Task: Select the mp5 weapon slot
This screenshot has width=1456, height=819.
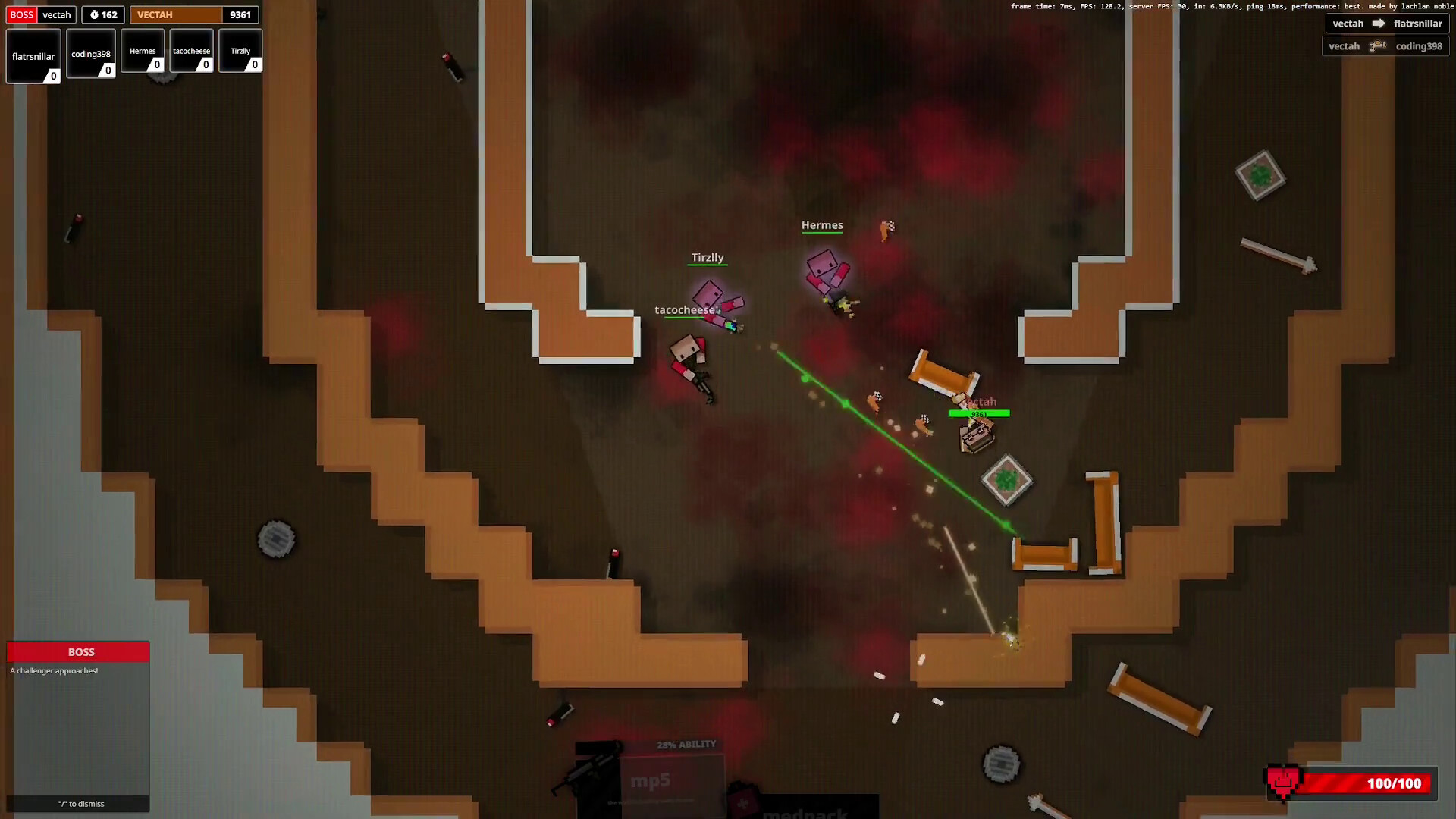Action: pyautogui.click(x=650, y=780)
